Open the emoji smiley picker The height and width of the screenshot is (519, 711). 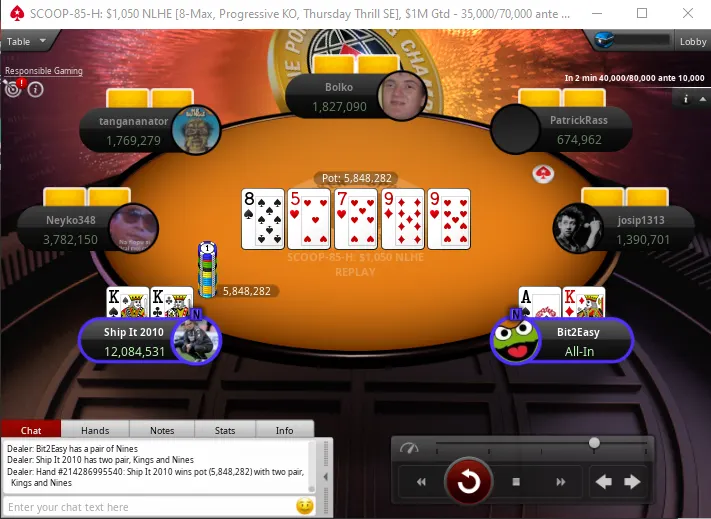point(304,507)
